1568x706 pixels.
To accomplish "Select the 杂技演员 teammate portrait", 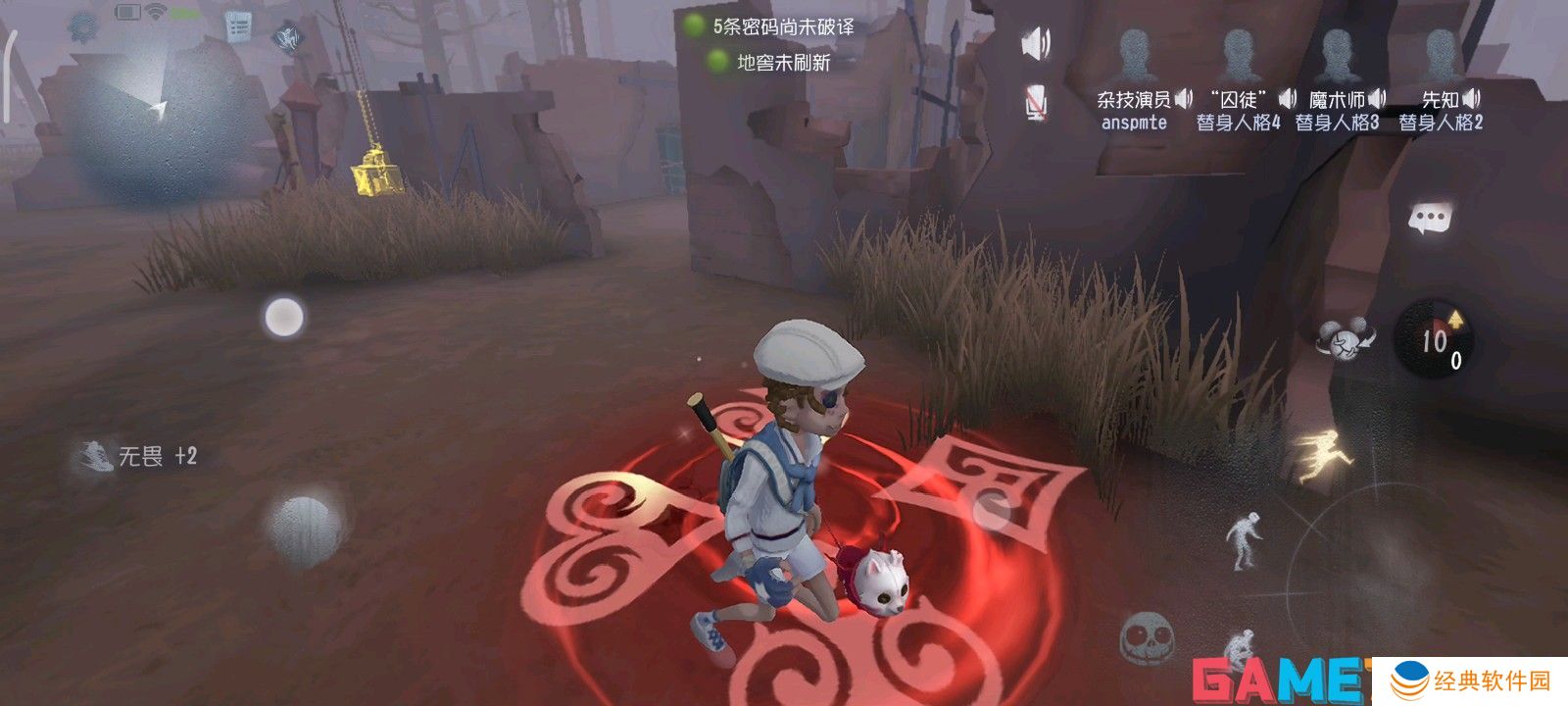I will pyautogui.click(x=1134, y=57).
